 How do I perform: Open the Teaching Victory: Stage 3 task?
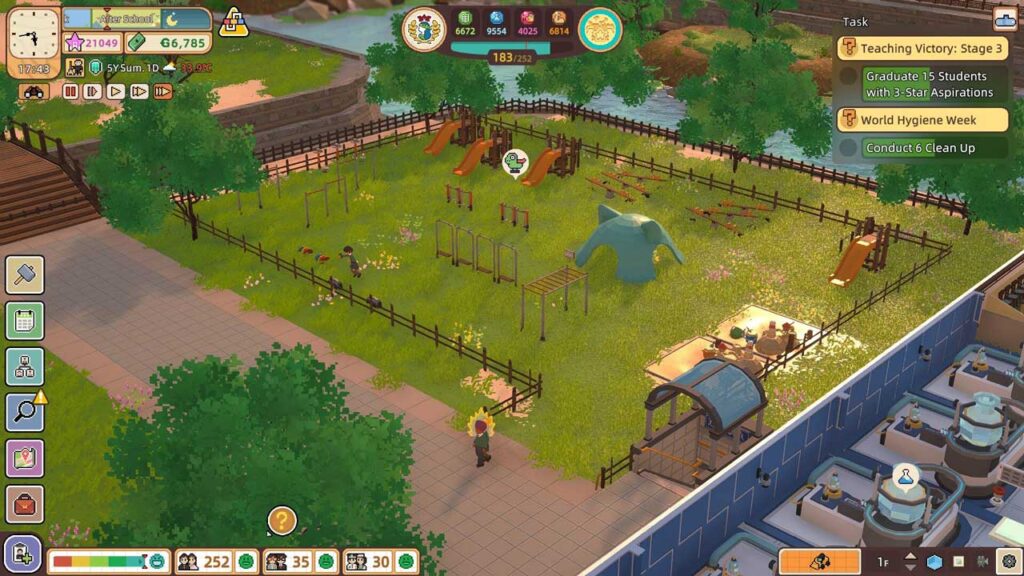tap(921, 48)
